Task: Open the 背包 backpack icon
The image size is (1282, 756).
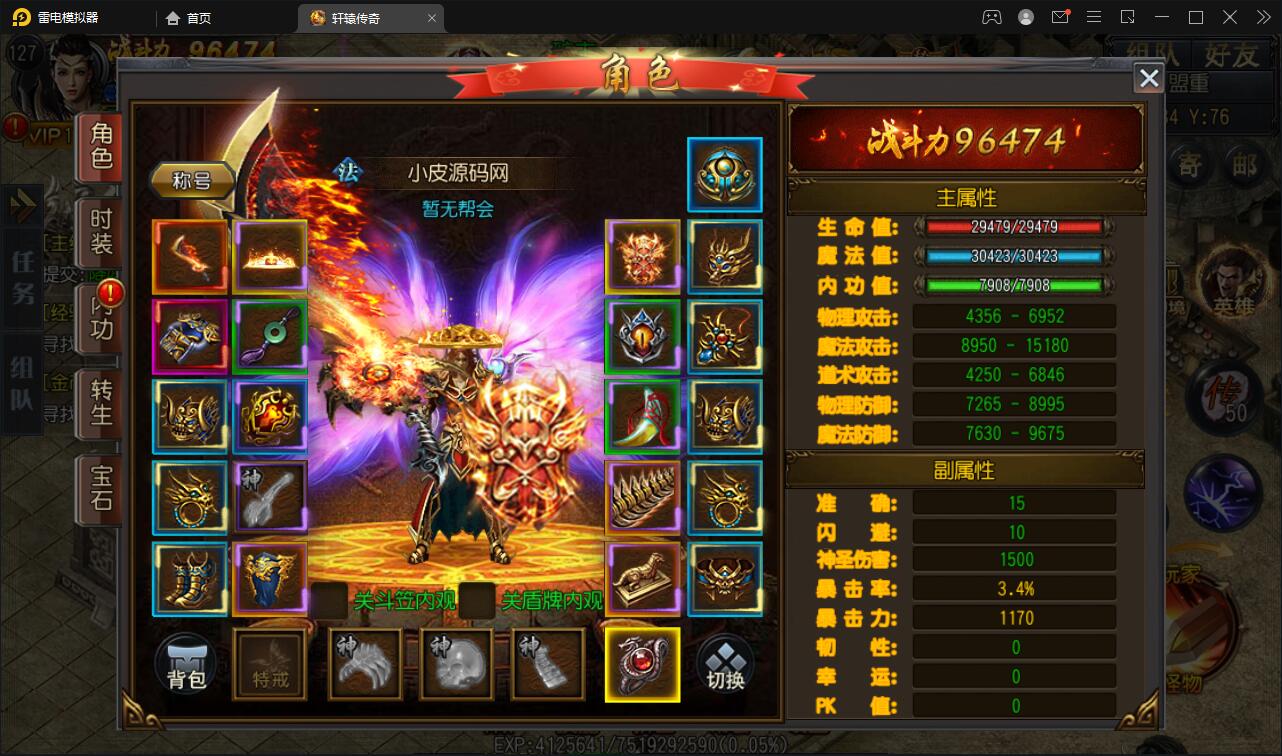Action: click(190, 663)
